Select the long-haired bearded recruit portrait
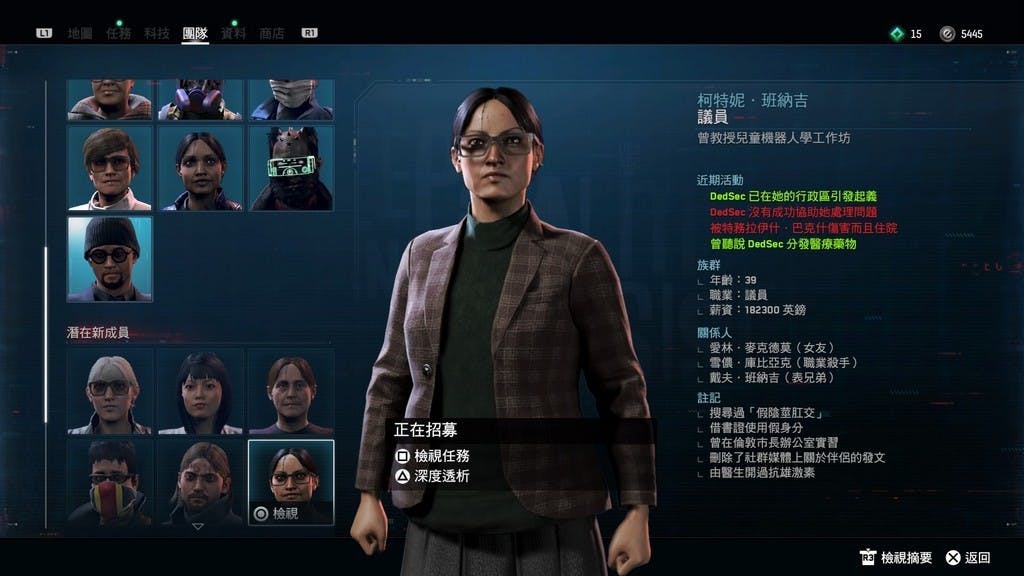 200,482
